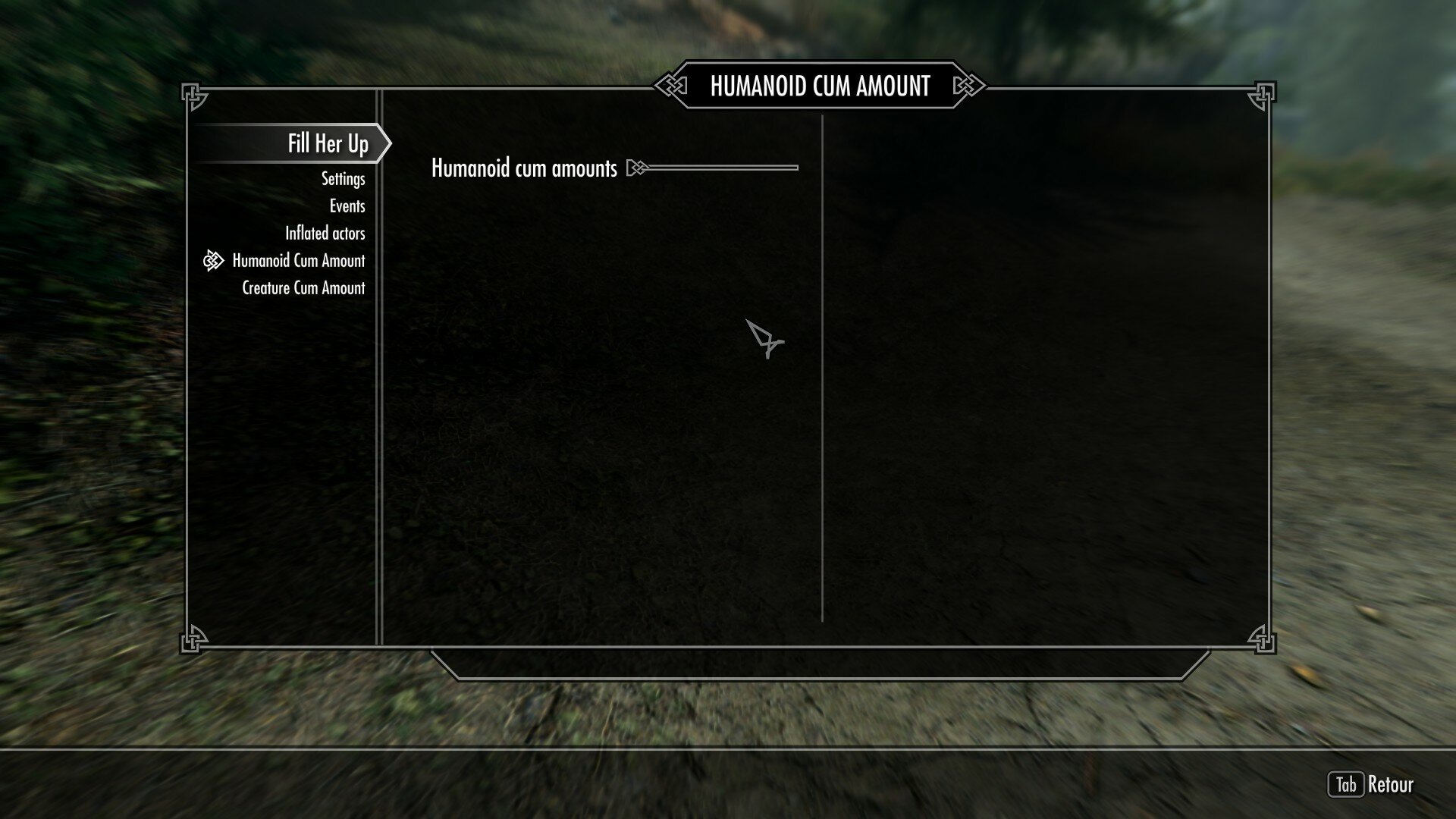
Task: Select the Humanoid Cum Amount knot icon marker
Action: point(213,260)
